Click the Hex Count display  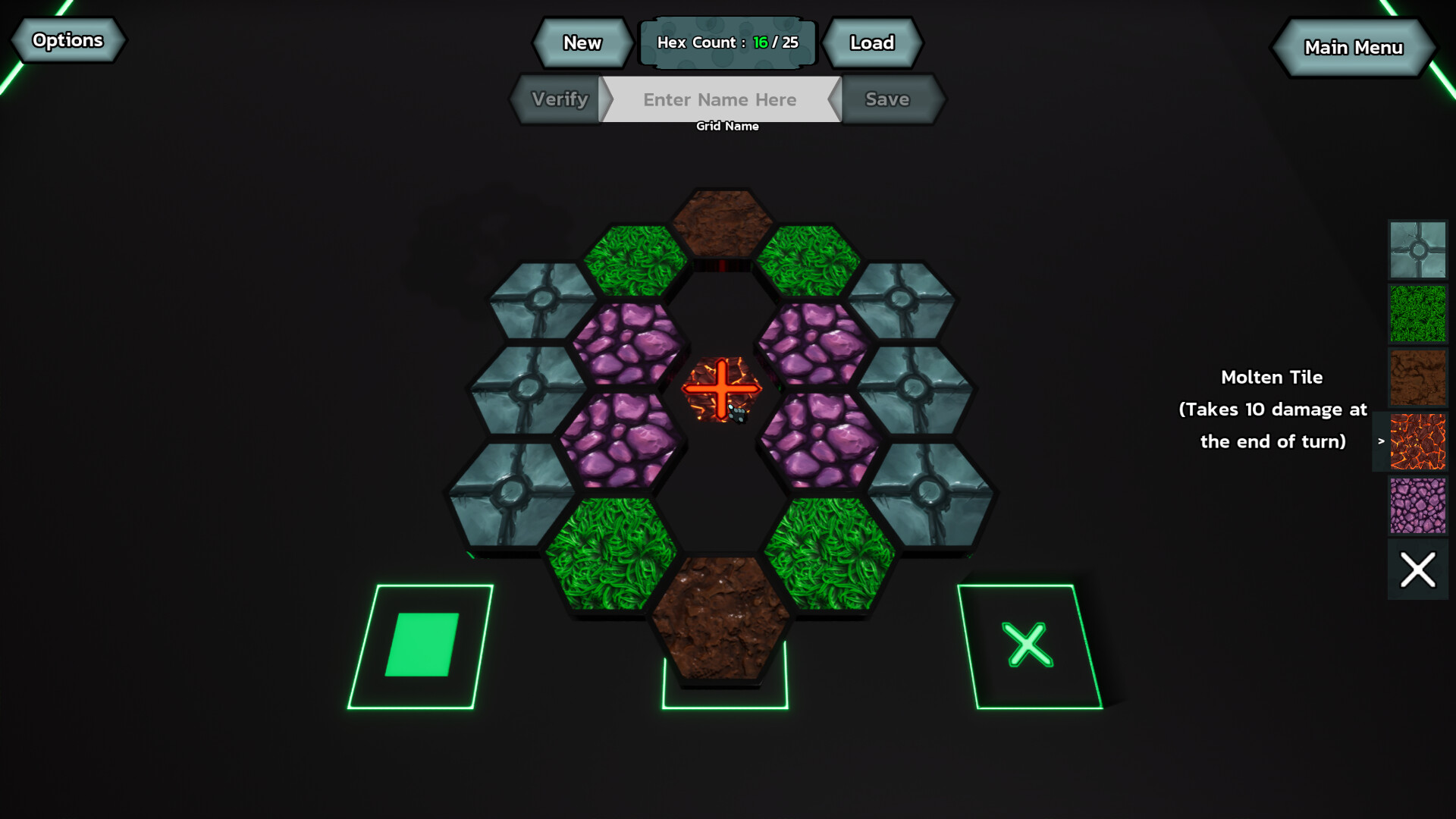[x=728, y=42]
